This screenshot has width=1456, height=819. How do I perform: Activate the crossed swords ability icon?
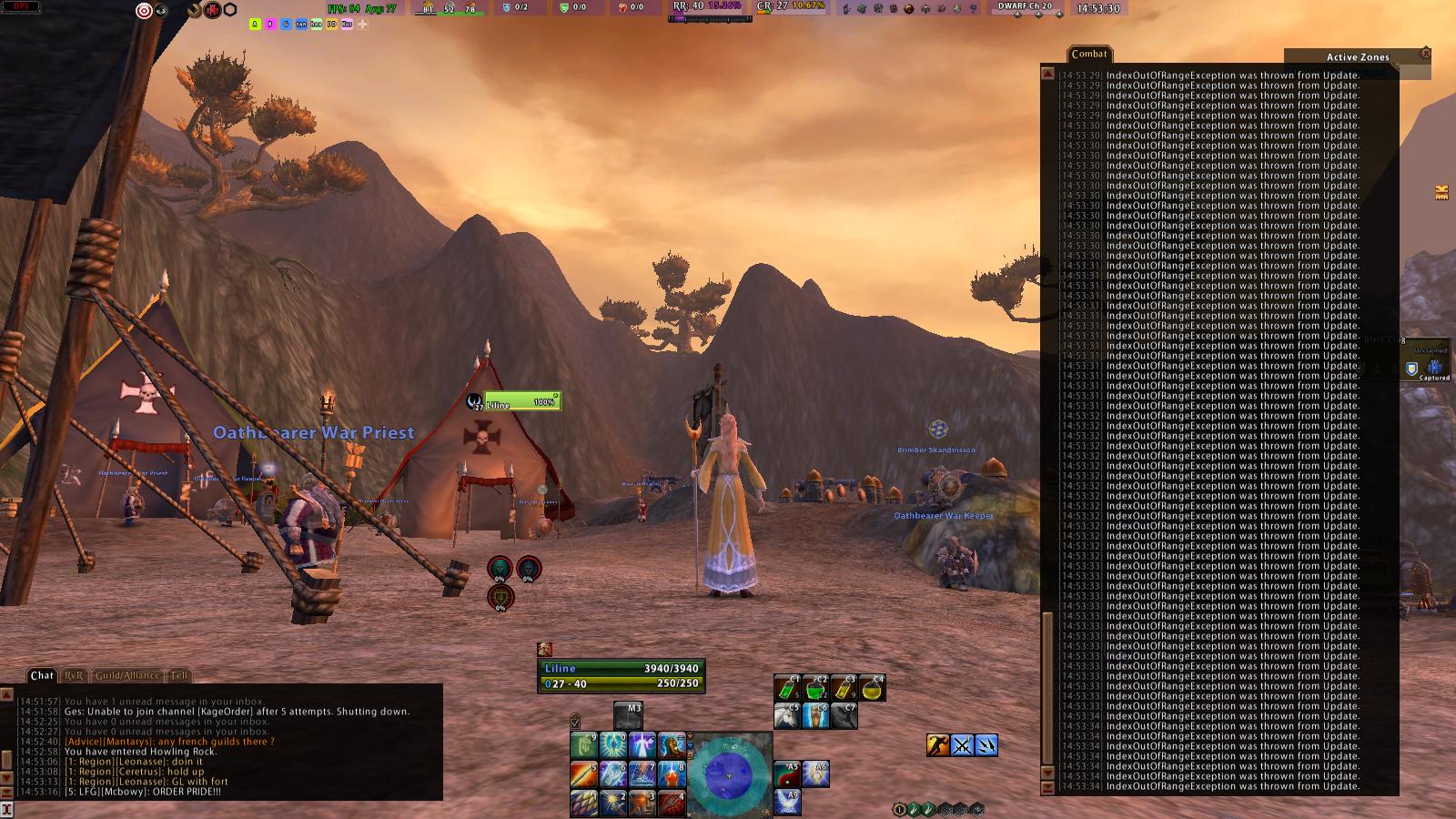pyautogui.click(x=962, y=745)
